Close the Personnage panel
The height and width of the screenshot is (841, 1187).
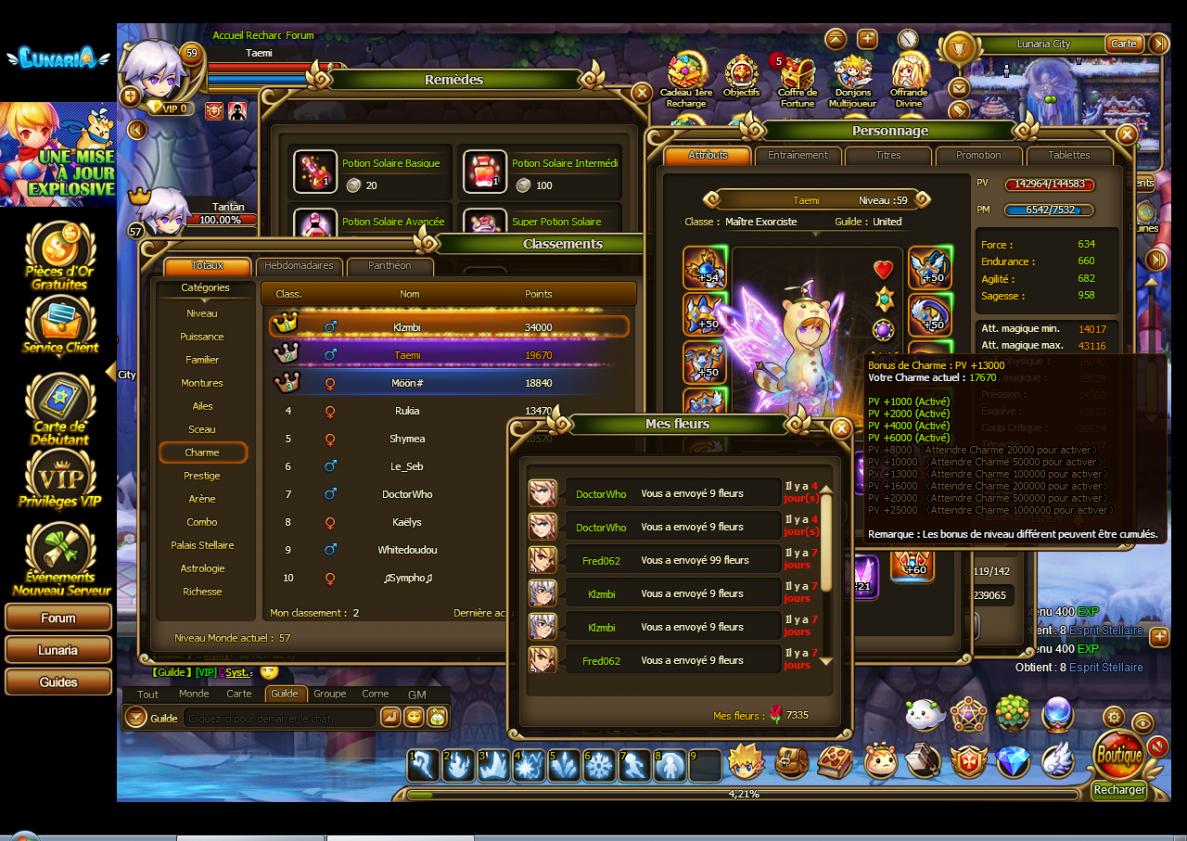click(1127, 133)
